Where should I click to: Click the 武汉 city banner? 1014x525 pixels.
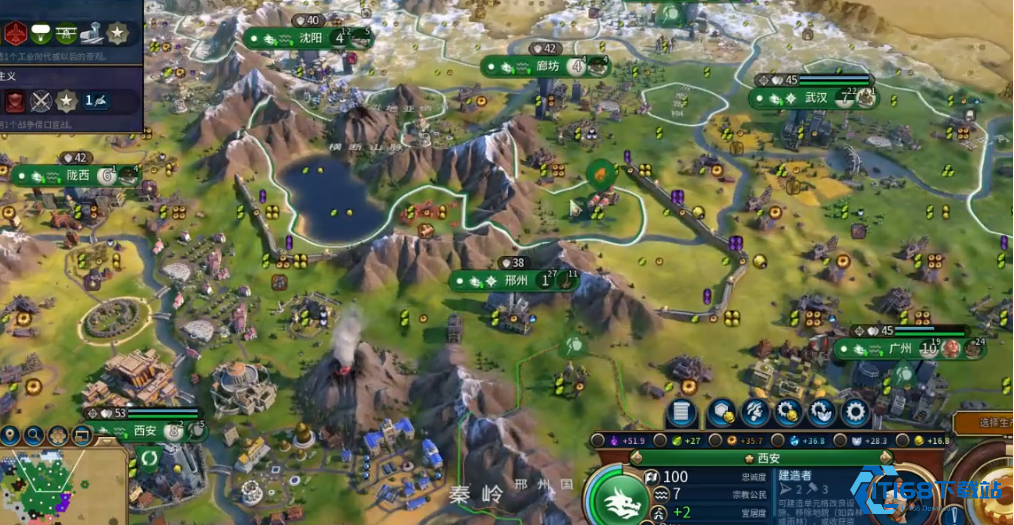pyautogui.click(x=815, y=98)
